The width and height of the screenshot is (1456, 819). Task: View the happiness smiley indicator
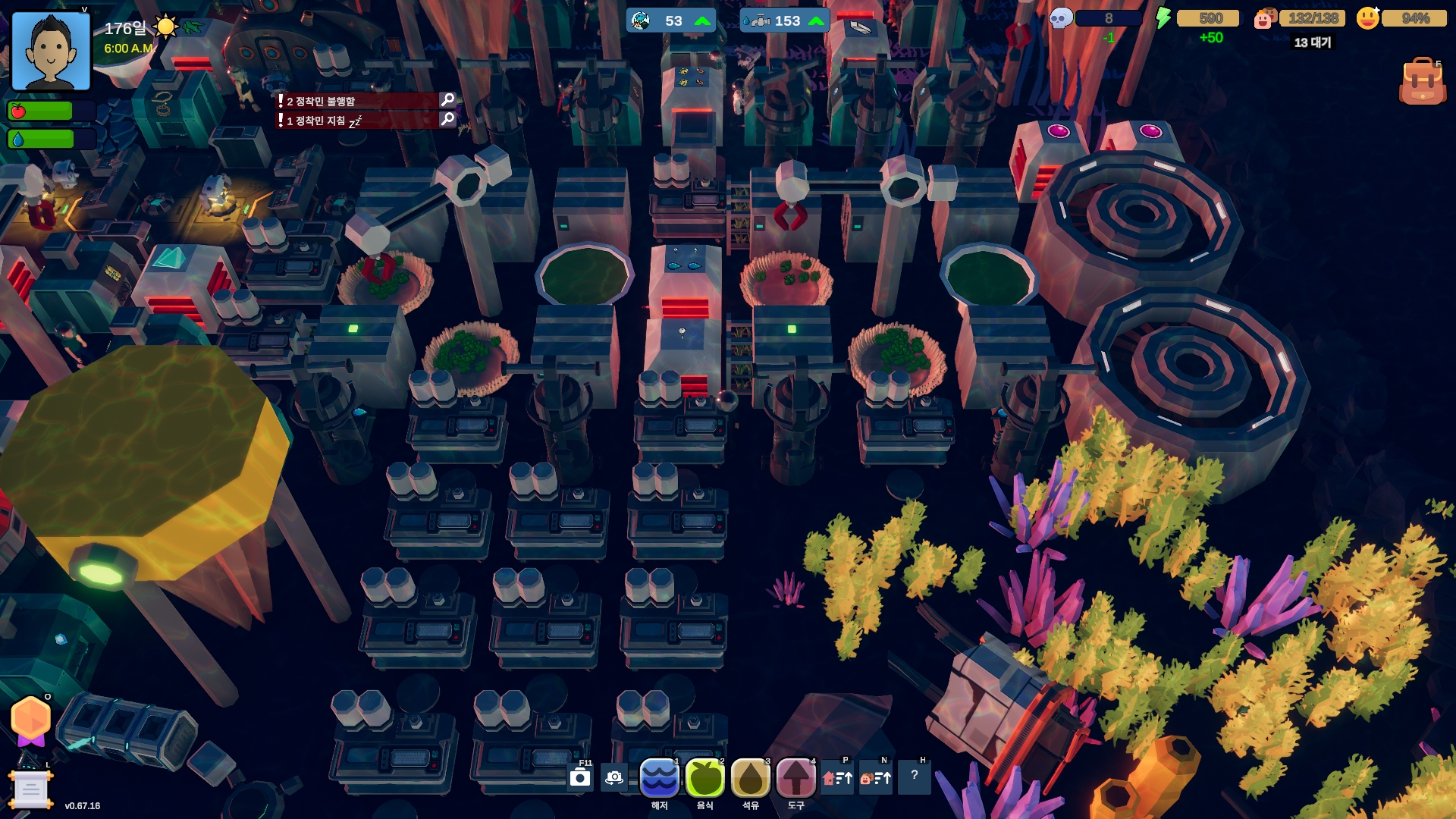[1368, 18]
